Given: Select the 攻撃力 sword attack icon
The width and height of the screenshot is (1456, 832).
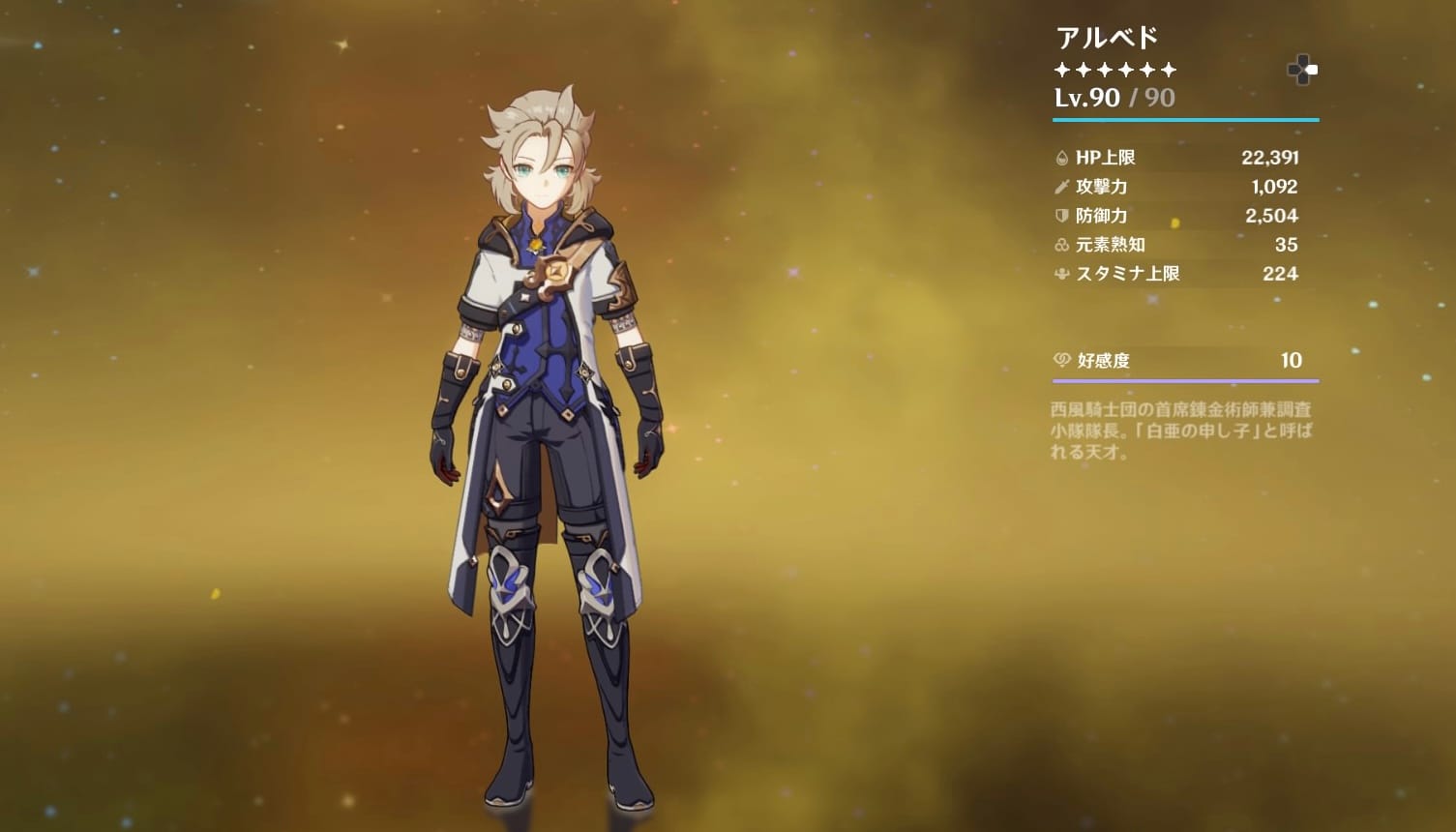Looking at the screenshot, I should [x=1062, y=187].
